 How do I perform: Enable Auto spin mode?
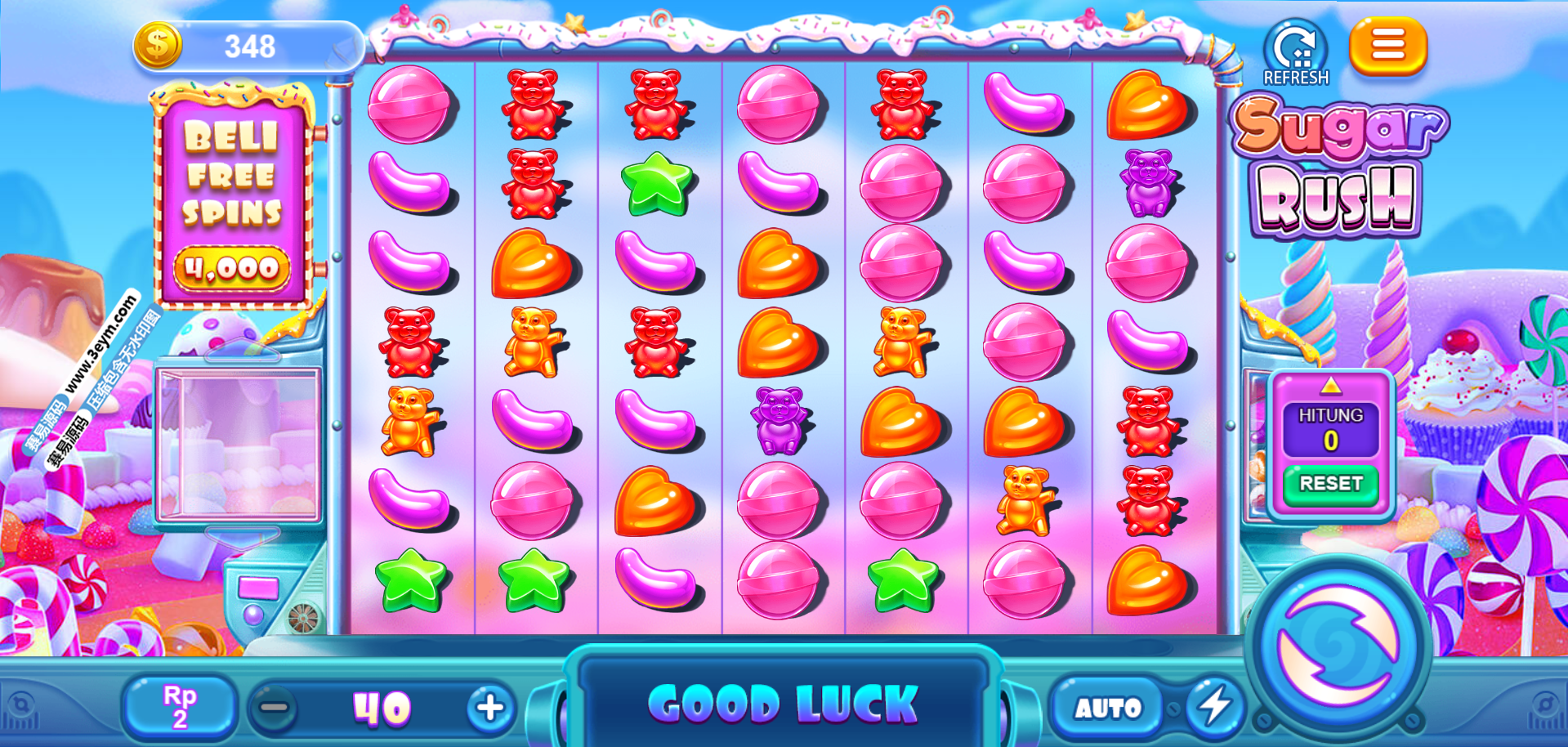click(1107, 708)
